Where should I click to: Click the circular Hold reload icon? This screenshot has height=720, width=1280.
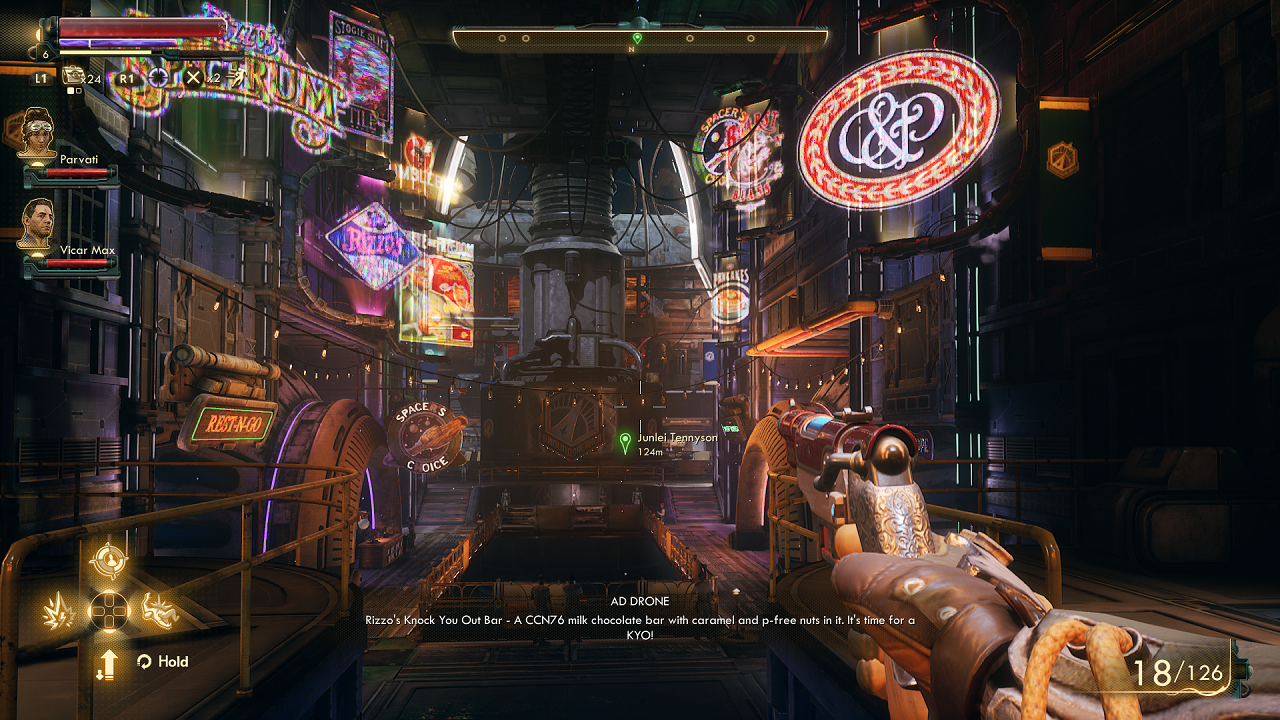tap(144, 661)
